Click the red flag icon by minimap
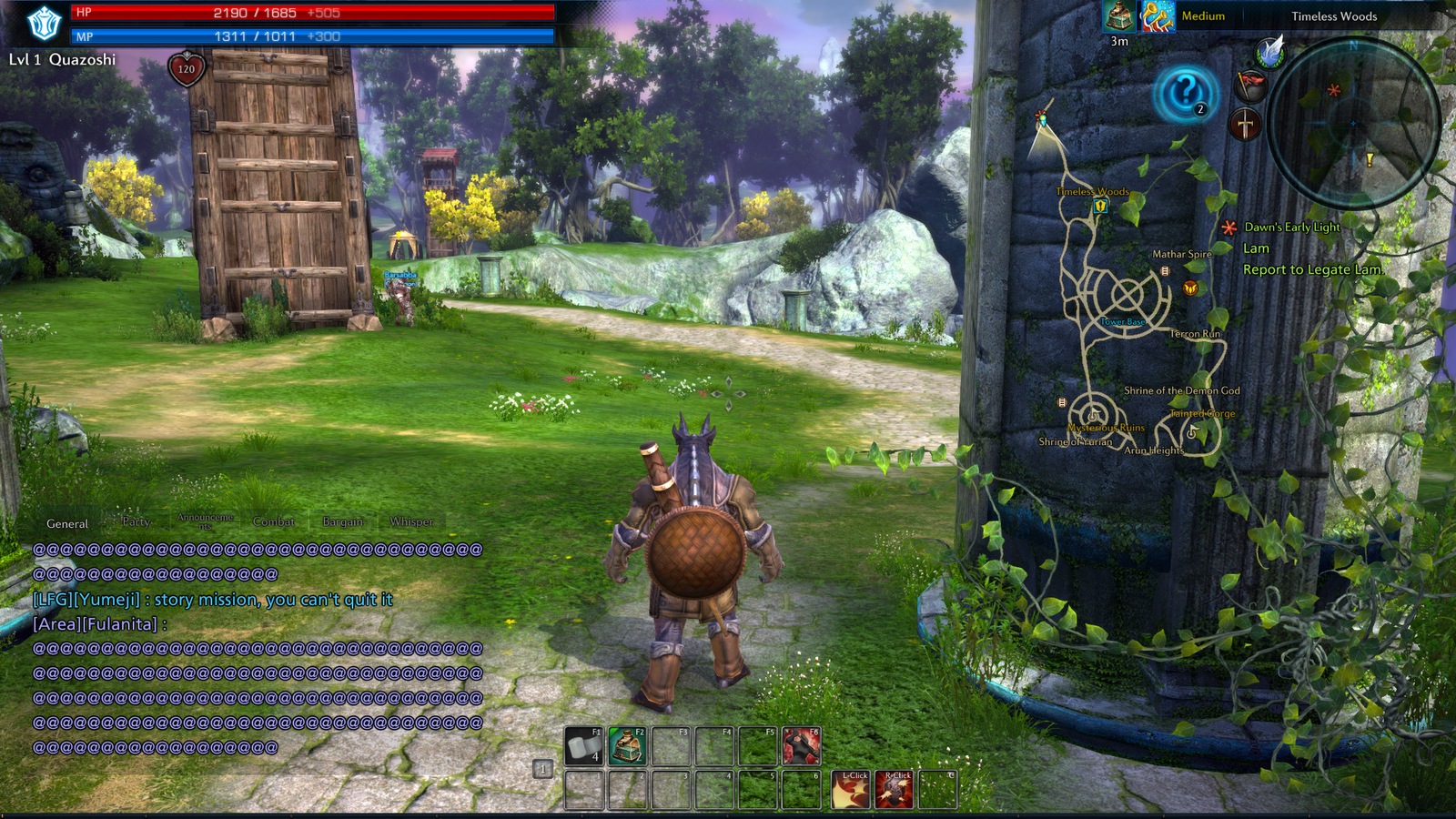The height and width of the screenshot is (819, 1456). [1251, 86]
